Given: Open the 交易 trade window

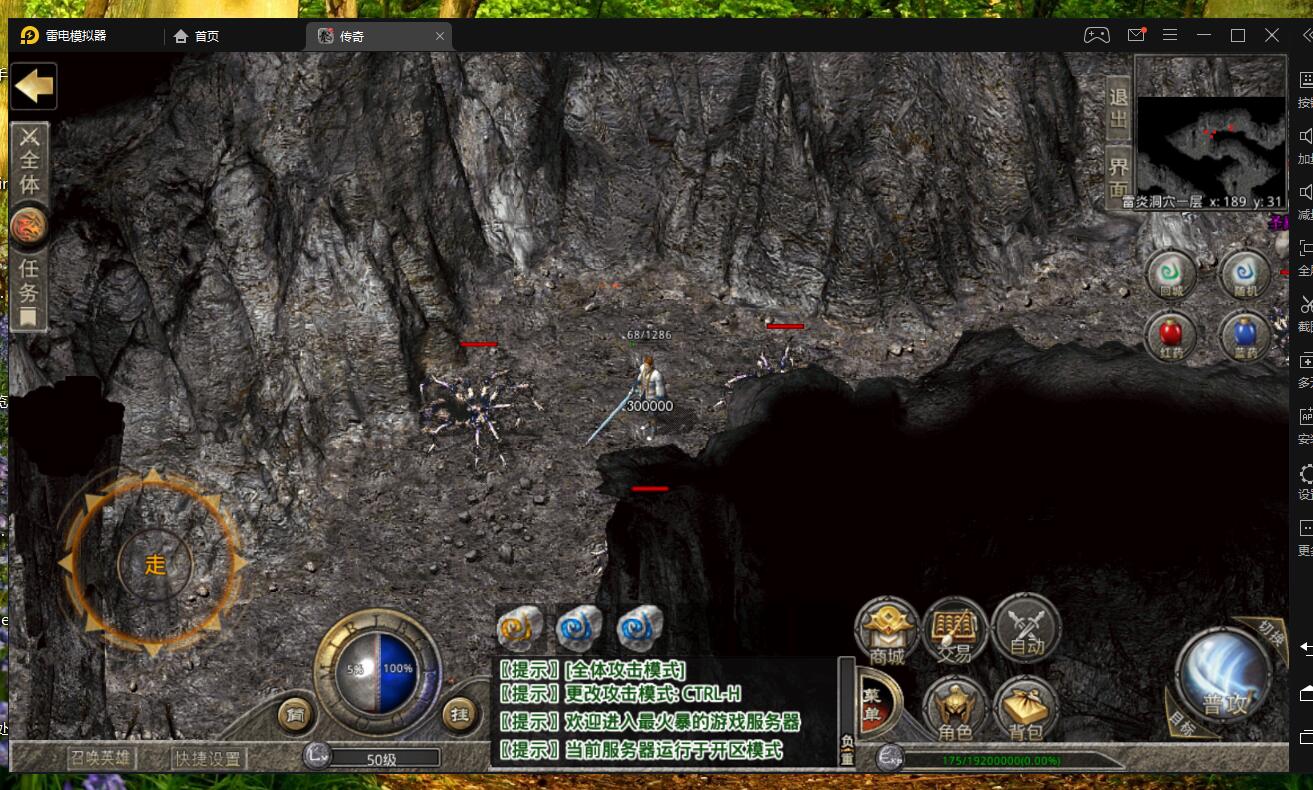Looking at the screenshot, I should click(x=955, y=630).
